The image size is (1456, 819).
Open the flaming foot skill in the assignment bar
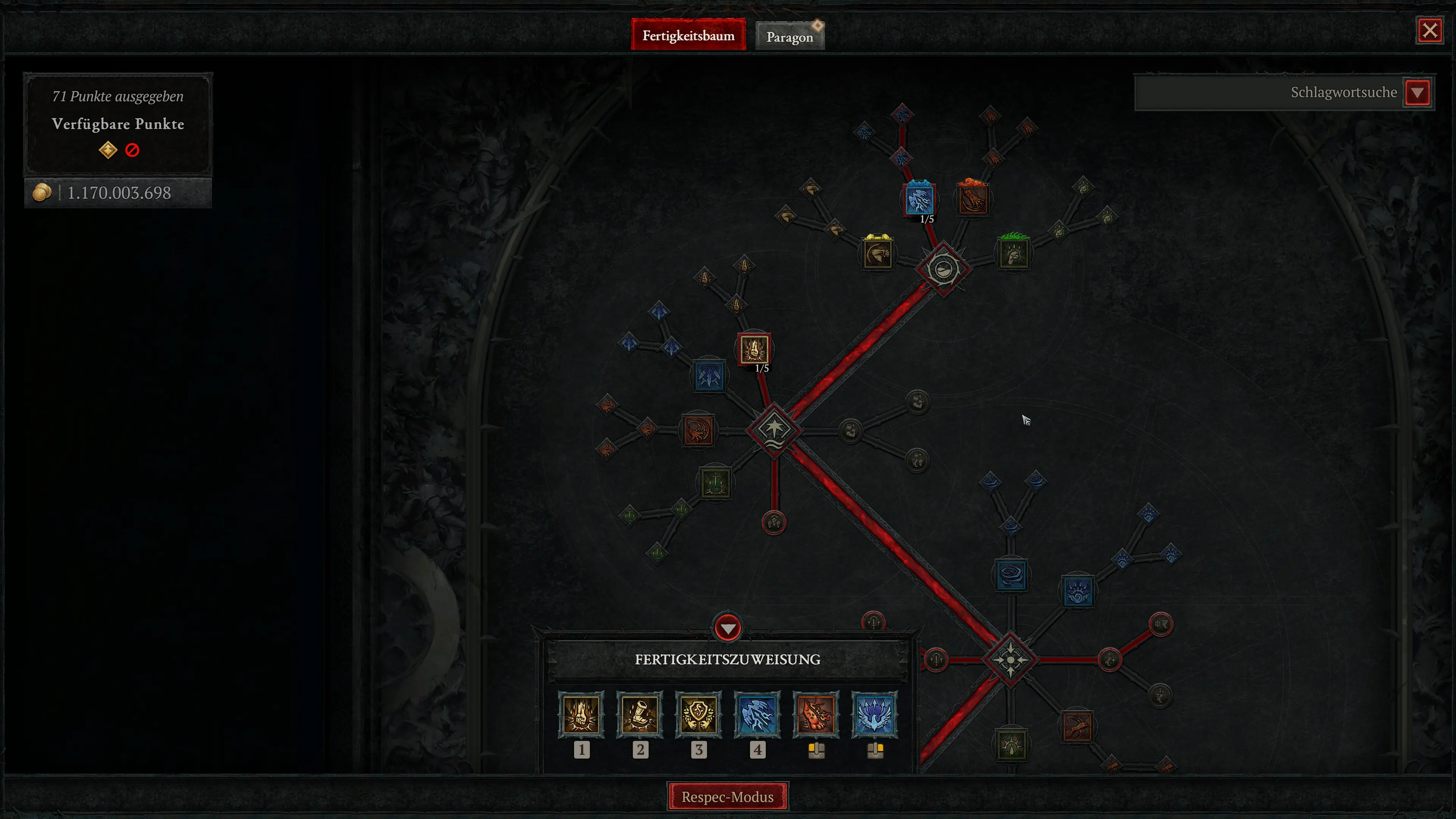(x=816, y=715)
